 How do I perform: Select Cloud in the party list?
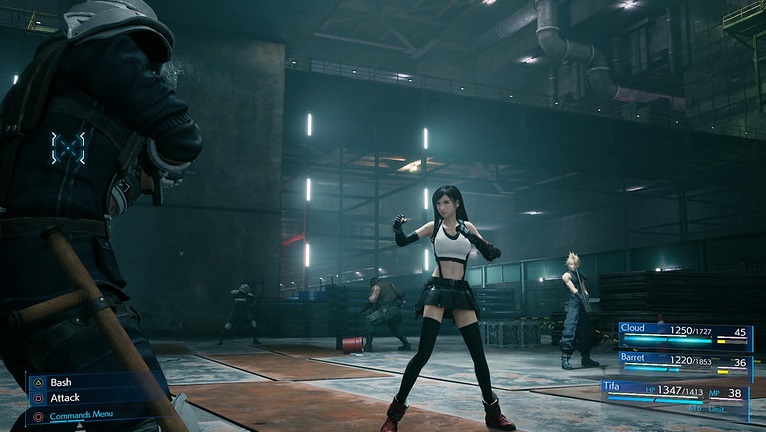[684, 334]
